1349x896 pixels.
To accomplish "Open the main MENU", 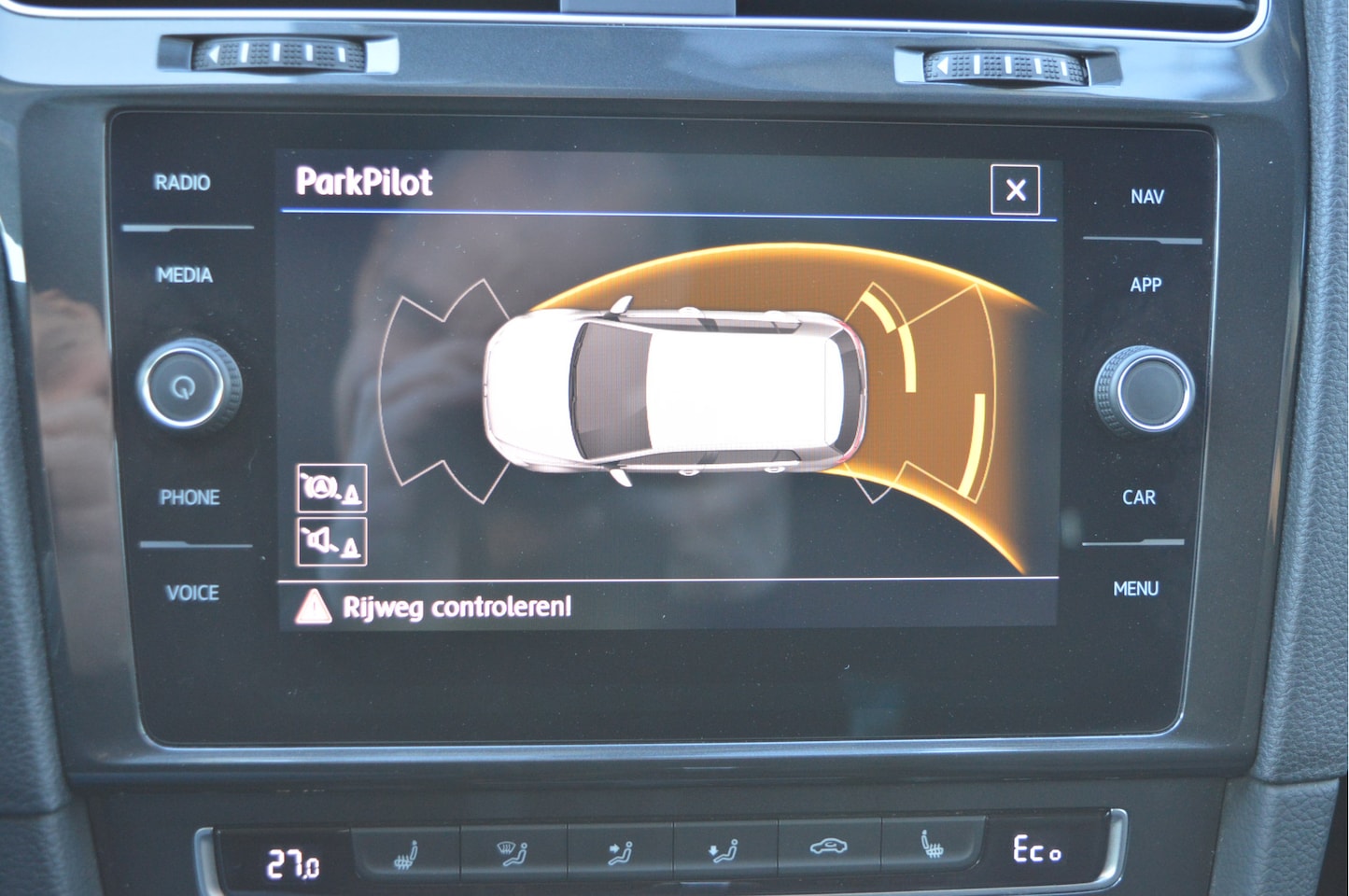I will pos(1135,589).
